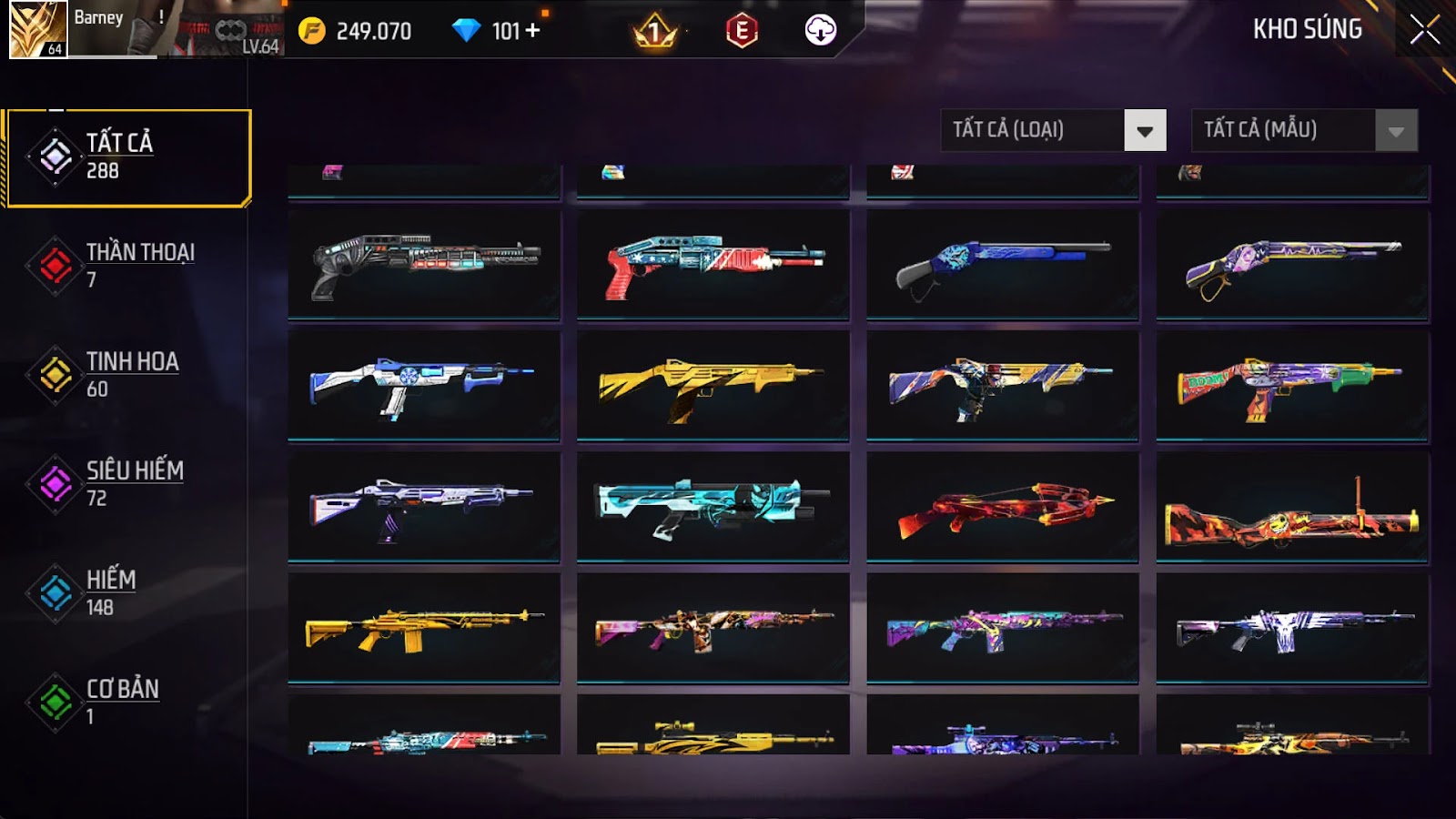
Task: Select the Tất Cả category tab
Action: tap(128, 157)
